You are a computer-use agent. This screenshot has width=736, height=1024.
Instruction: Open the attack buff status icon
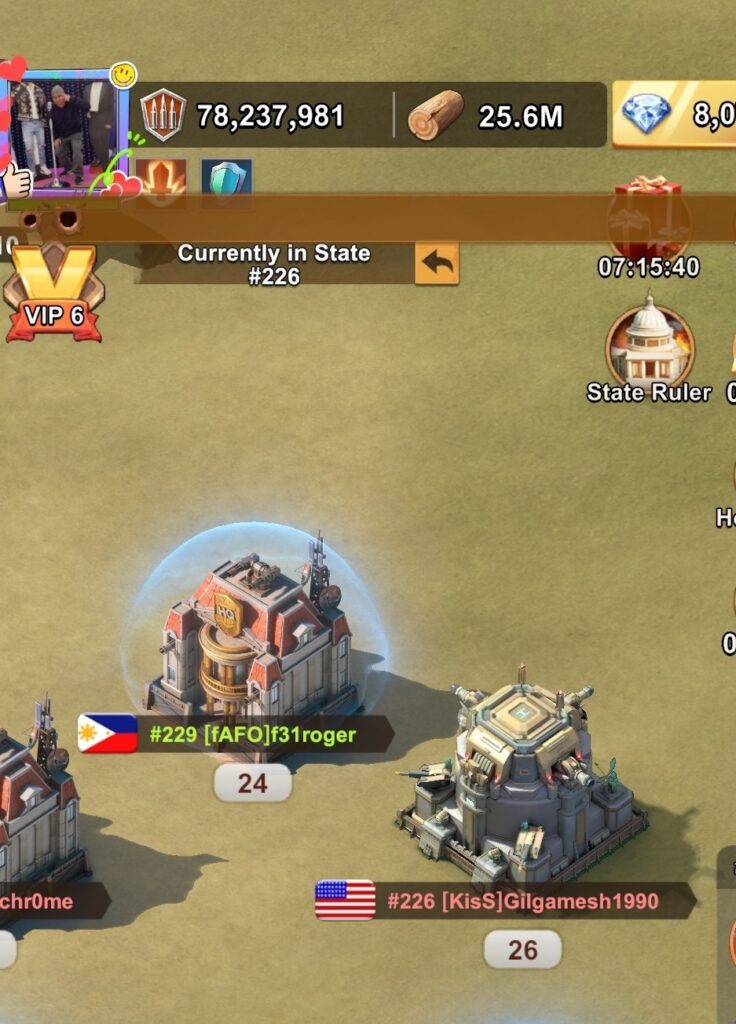point(160,181)
